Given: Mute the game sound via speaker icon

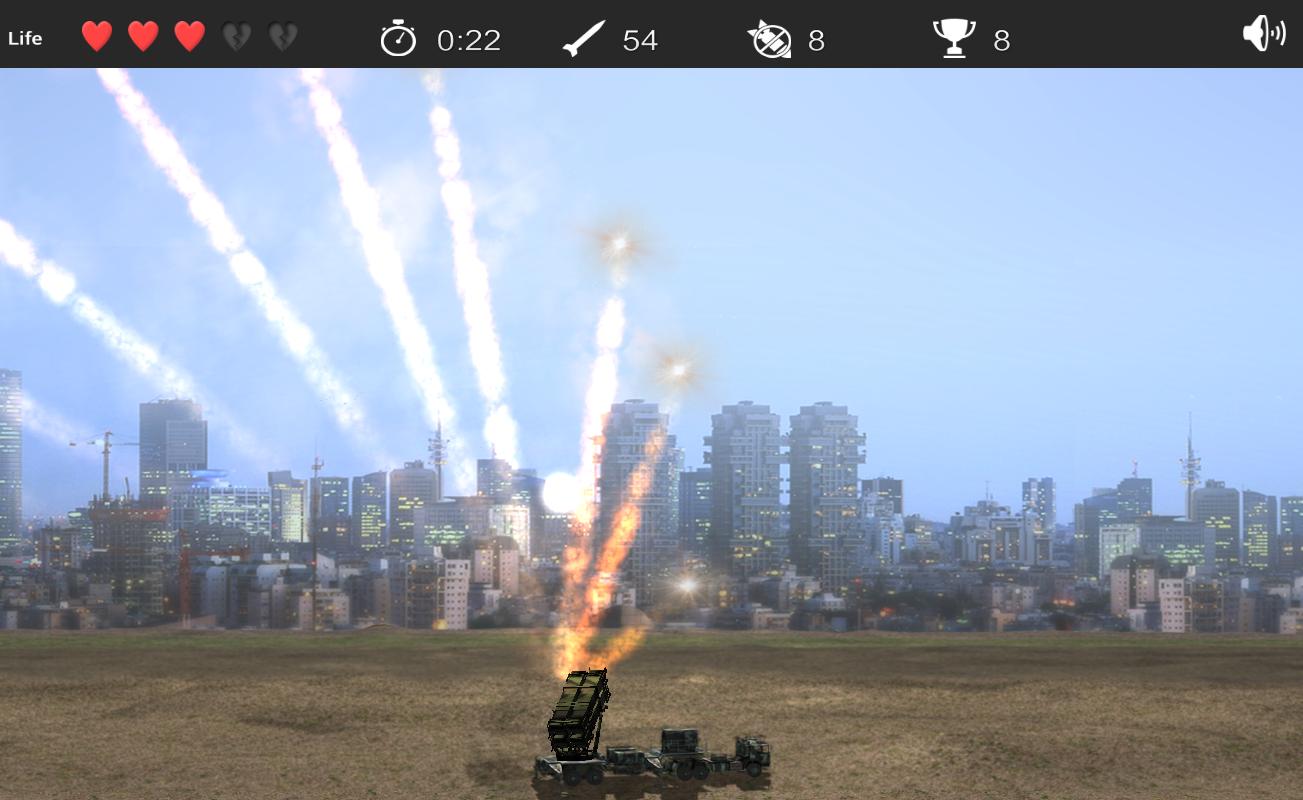Looking at the screenshot, I should pos(1263,33).
